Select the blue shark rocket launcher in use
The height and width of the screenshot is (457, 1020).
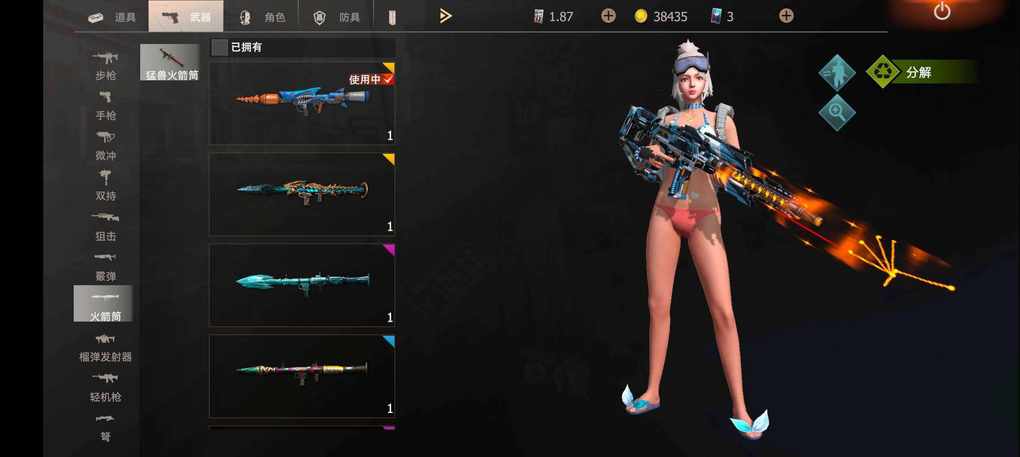click(x=301, y=102)
